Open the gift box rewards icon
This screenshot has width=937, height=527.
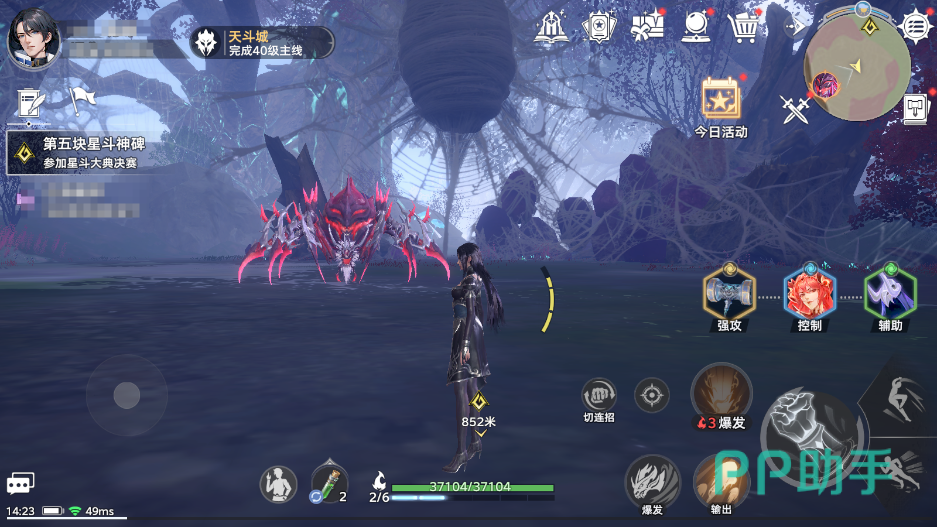(x=648, y=27)
